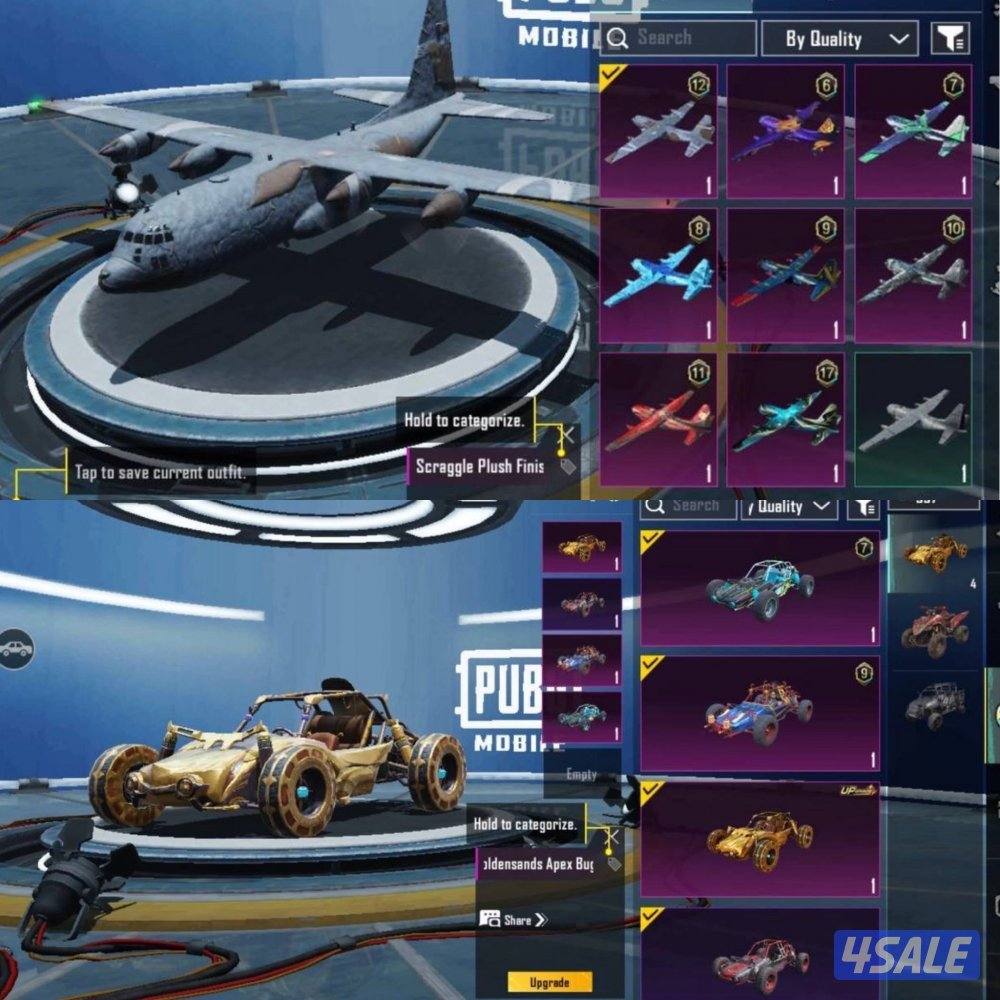The width and height of the screenshot is (1000, 1000).
Task: Select the blue and red buggy skin
Action: 759,714
